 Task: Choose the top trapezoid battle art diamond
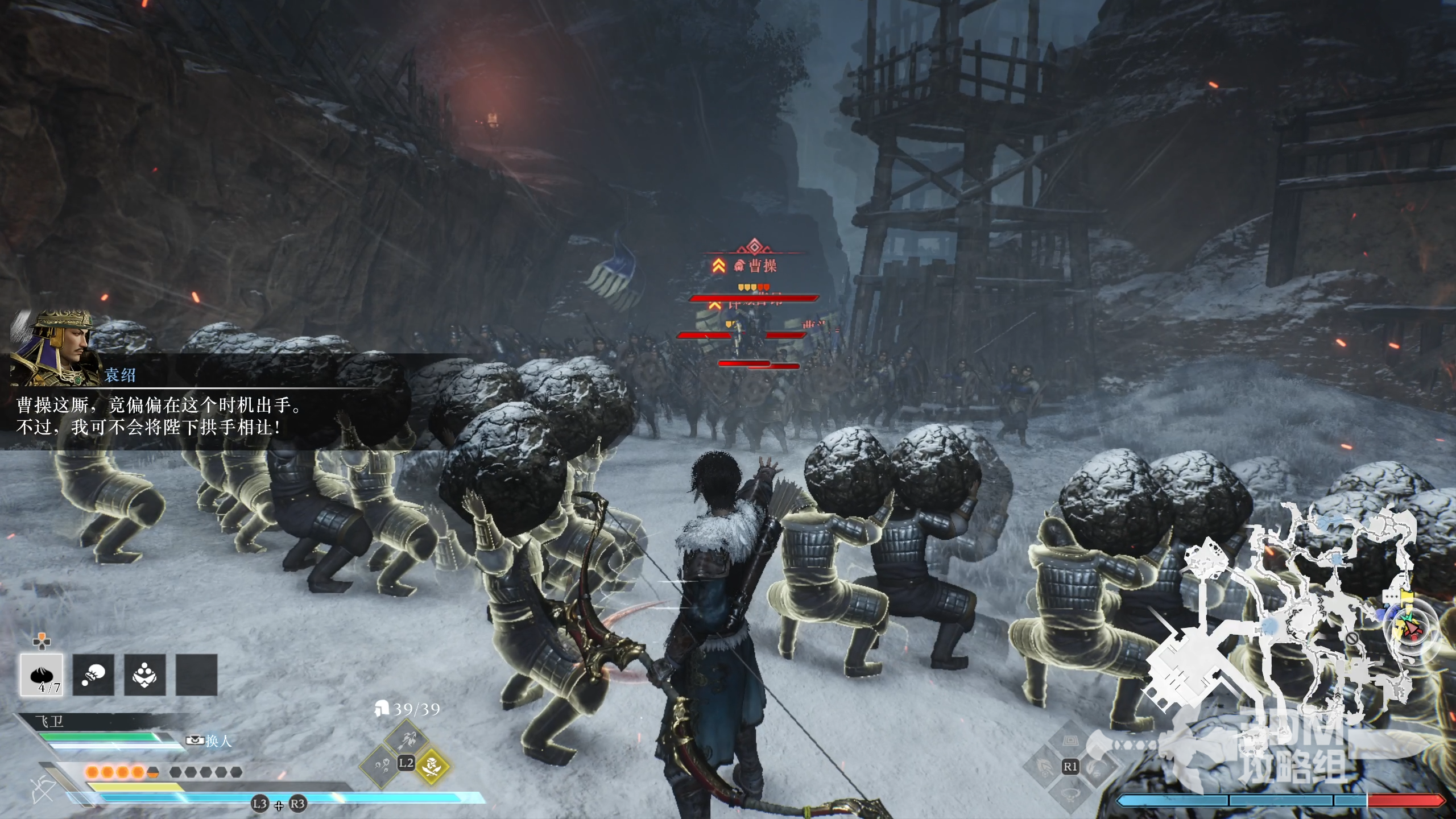click(x=1070, y=742)
